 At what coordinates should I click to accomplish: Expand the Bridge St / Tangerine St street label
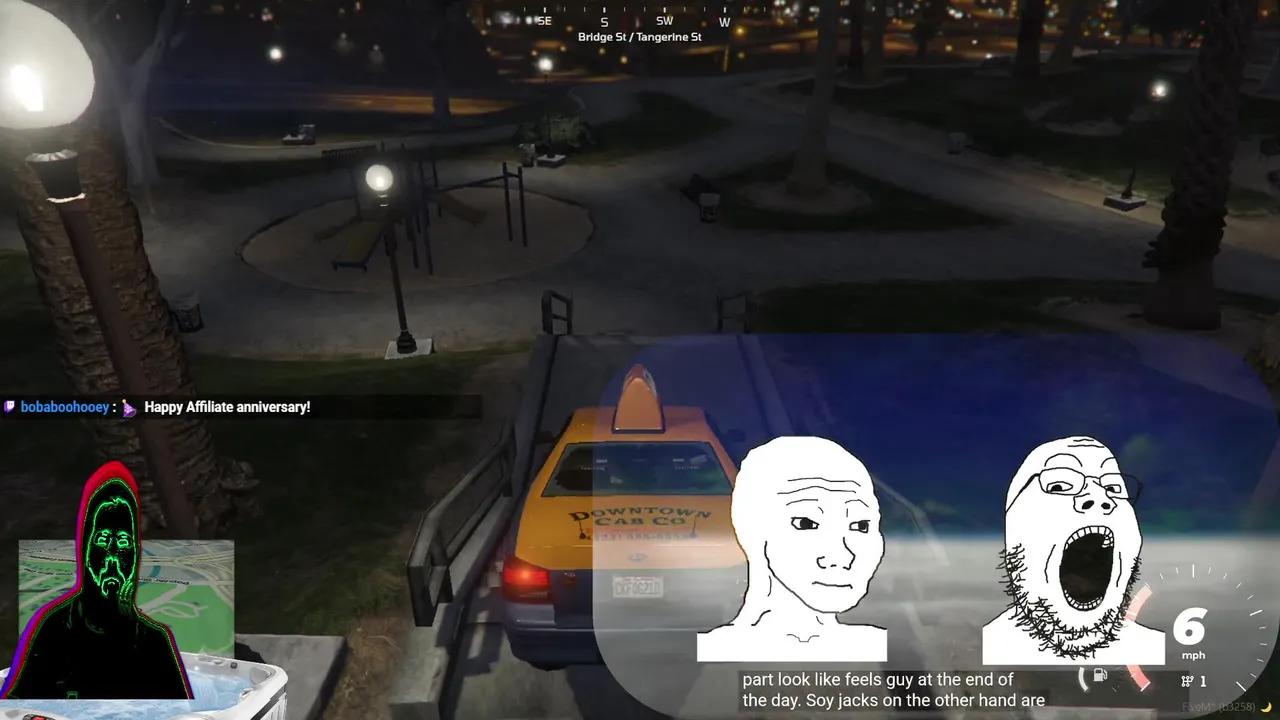tap(639, 37)
